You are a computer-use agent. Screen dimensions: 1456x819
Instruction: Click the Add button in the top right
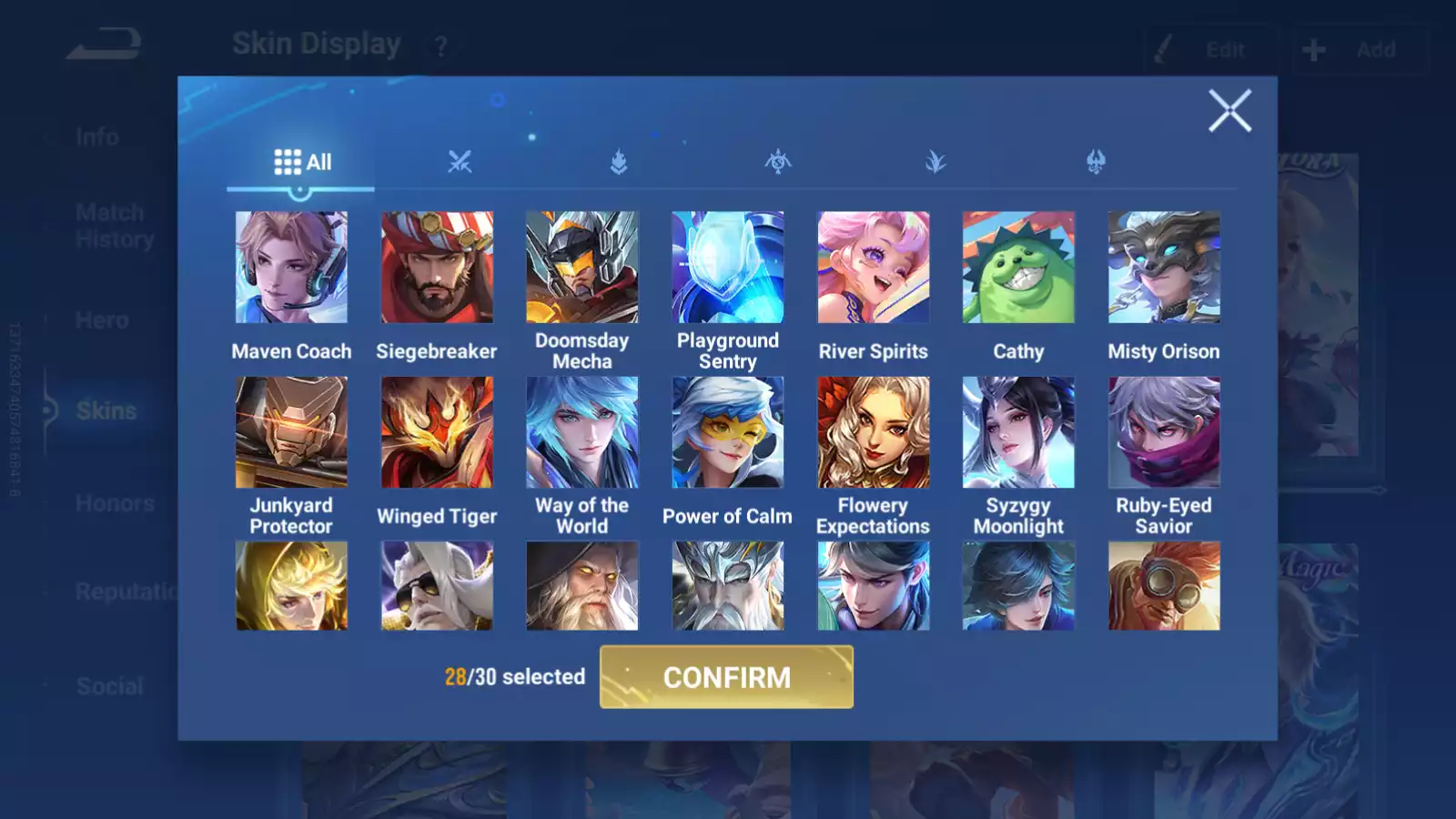click(x=1360, y=50)
